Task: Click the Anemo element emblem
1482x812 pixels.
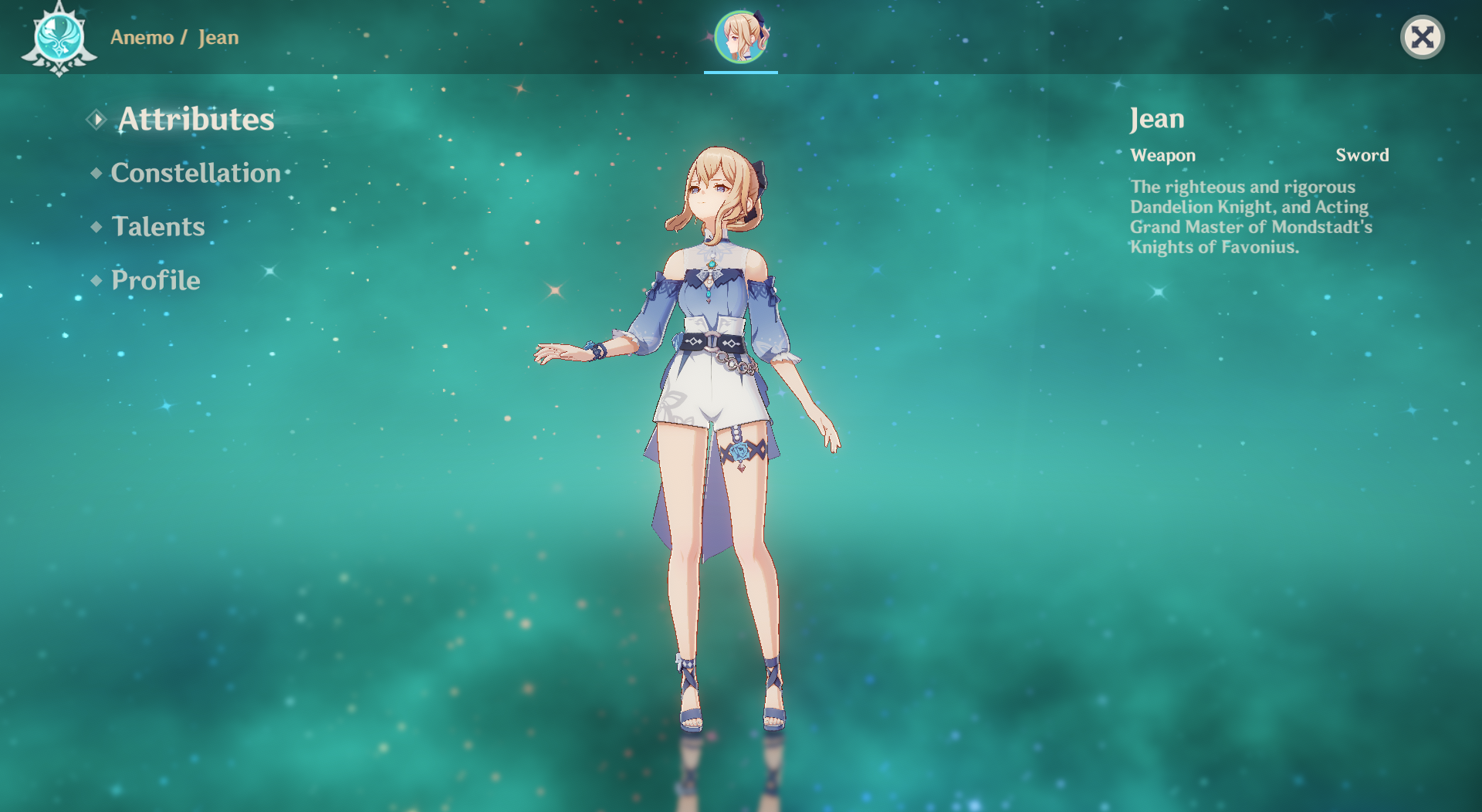Action: point(59,38)
